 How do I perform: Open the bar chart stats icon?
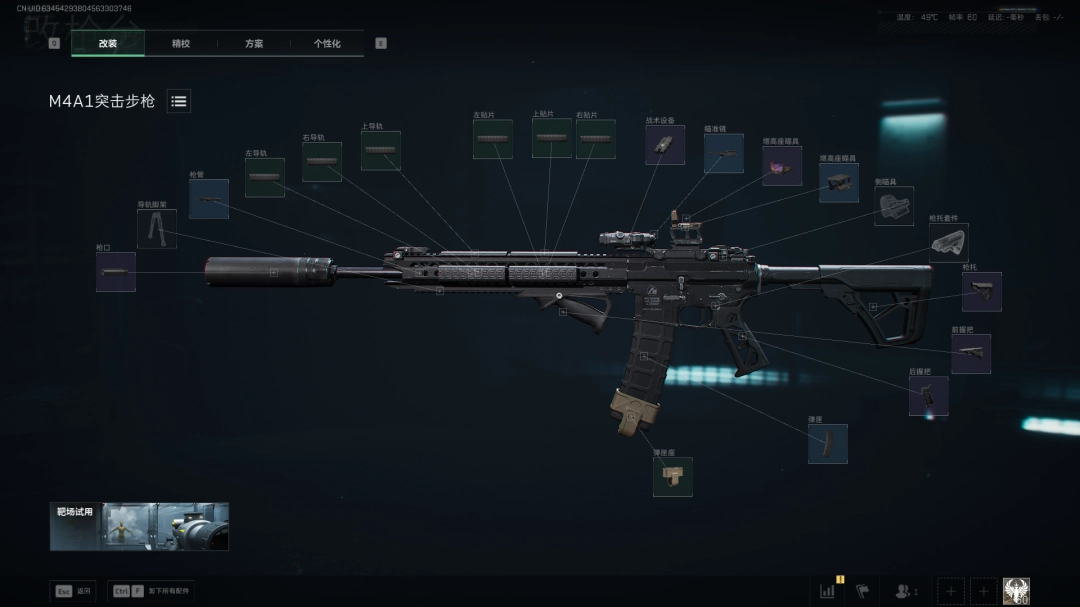point(828,591)
